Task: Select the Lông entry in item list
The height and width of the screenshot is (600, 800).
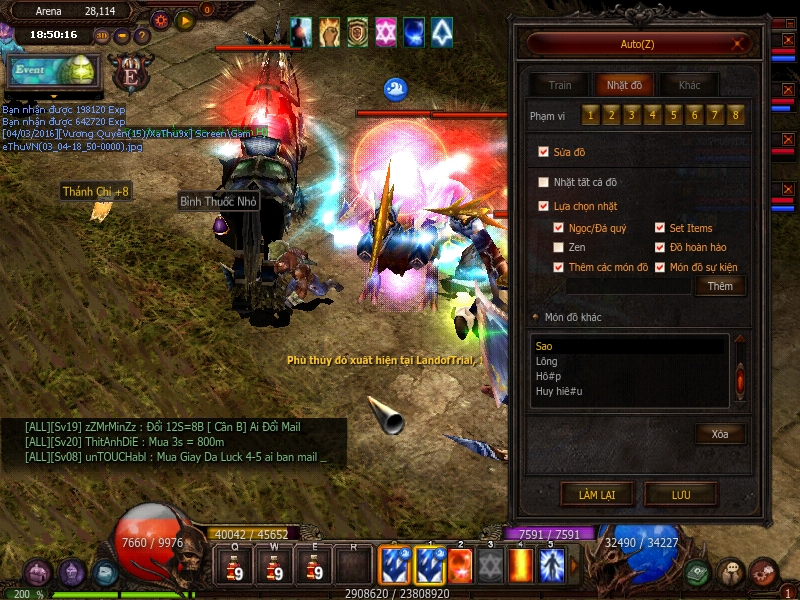Action: pyautogui.click(x=546, y=361)
